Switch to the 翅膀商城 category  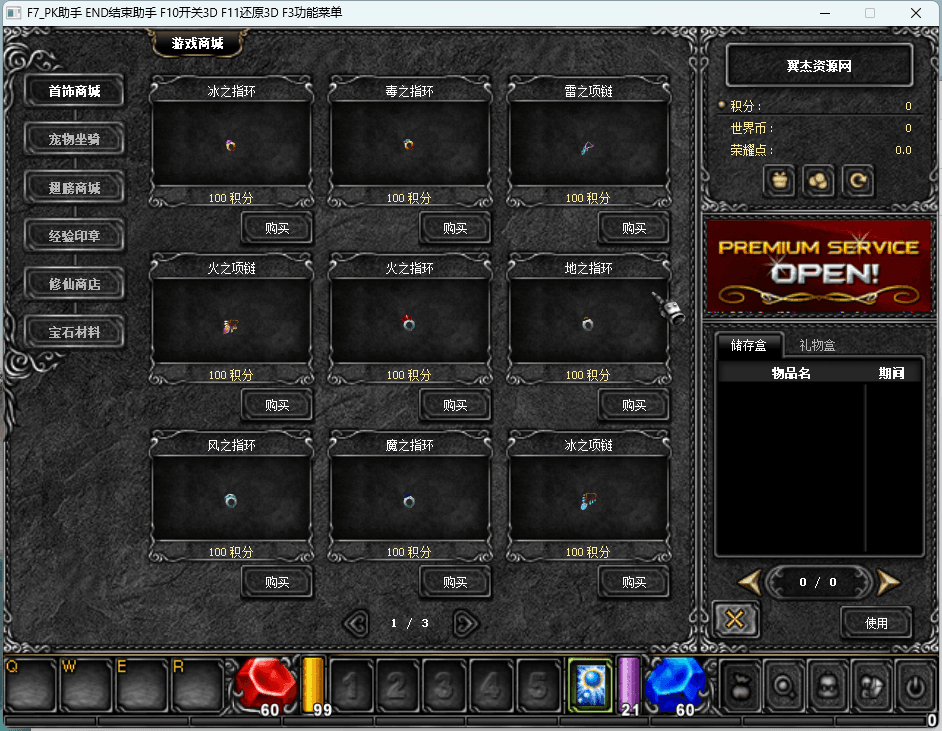(75, 187)
